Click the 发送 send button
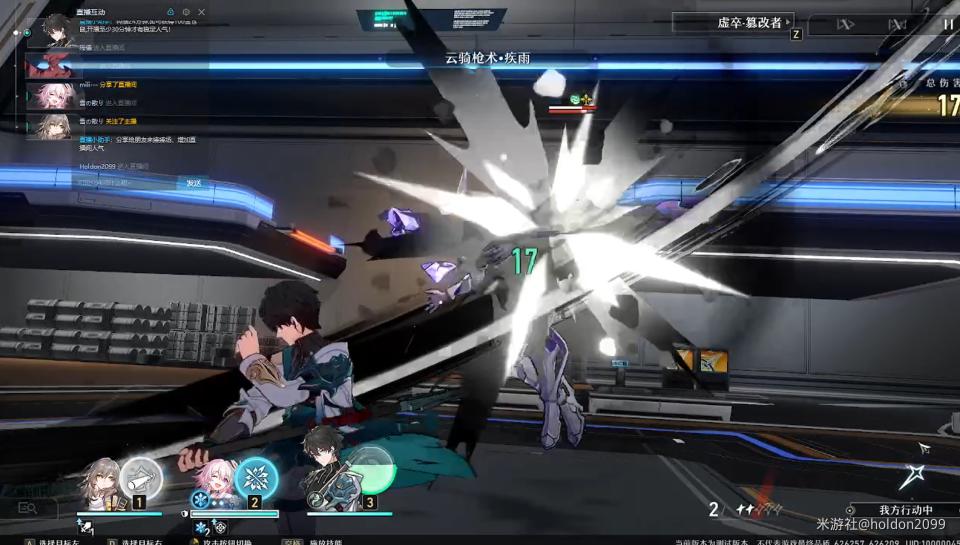Viewport: 960px width, 545px height. pos(194,183)
